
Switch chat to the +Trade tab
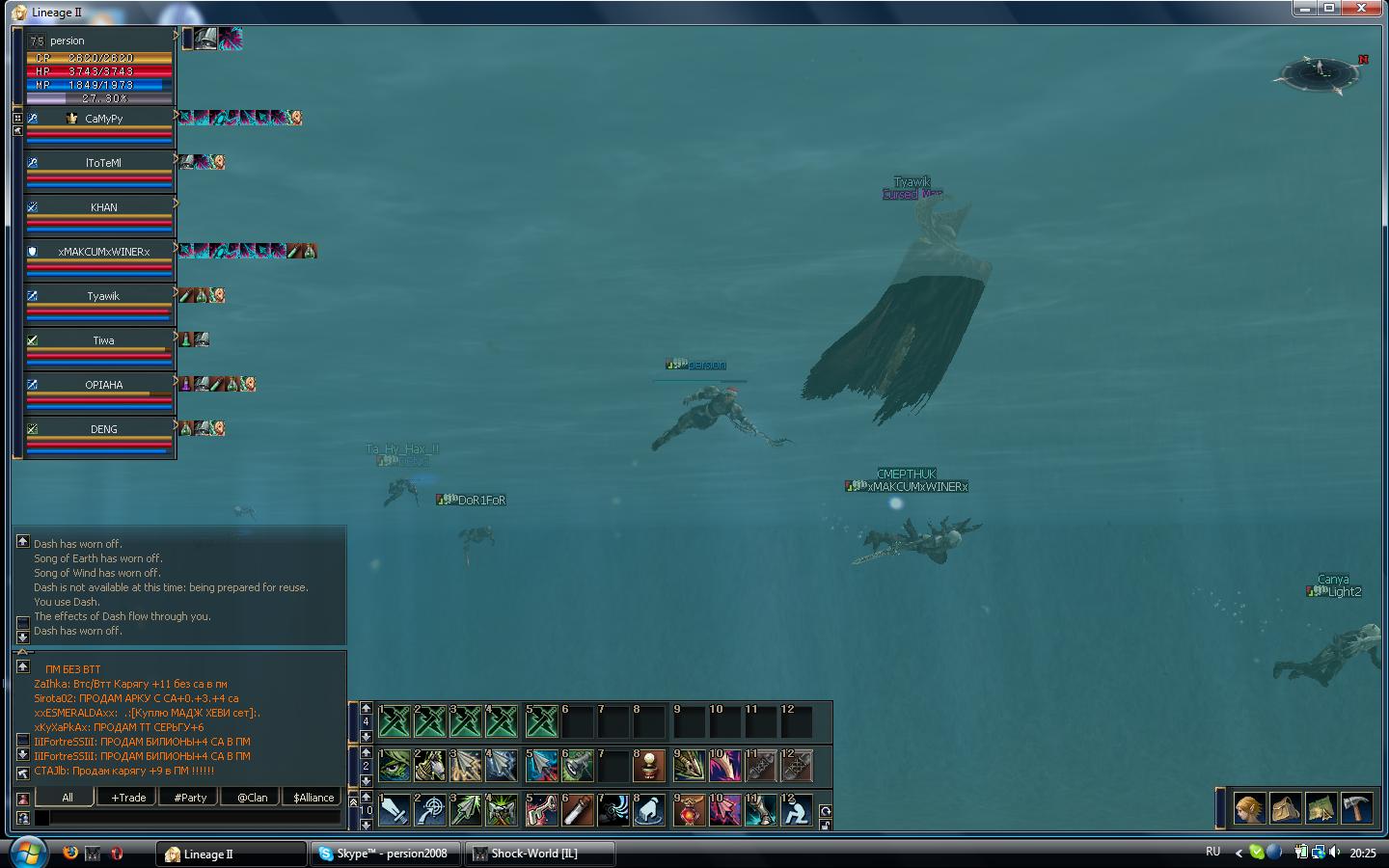point(128,798)
